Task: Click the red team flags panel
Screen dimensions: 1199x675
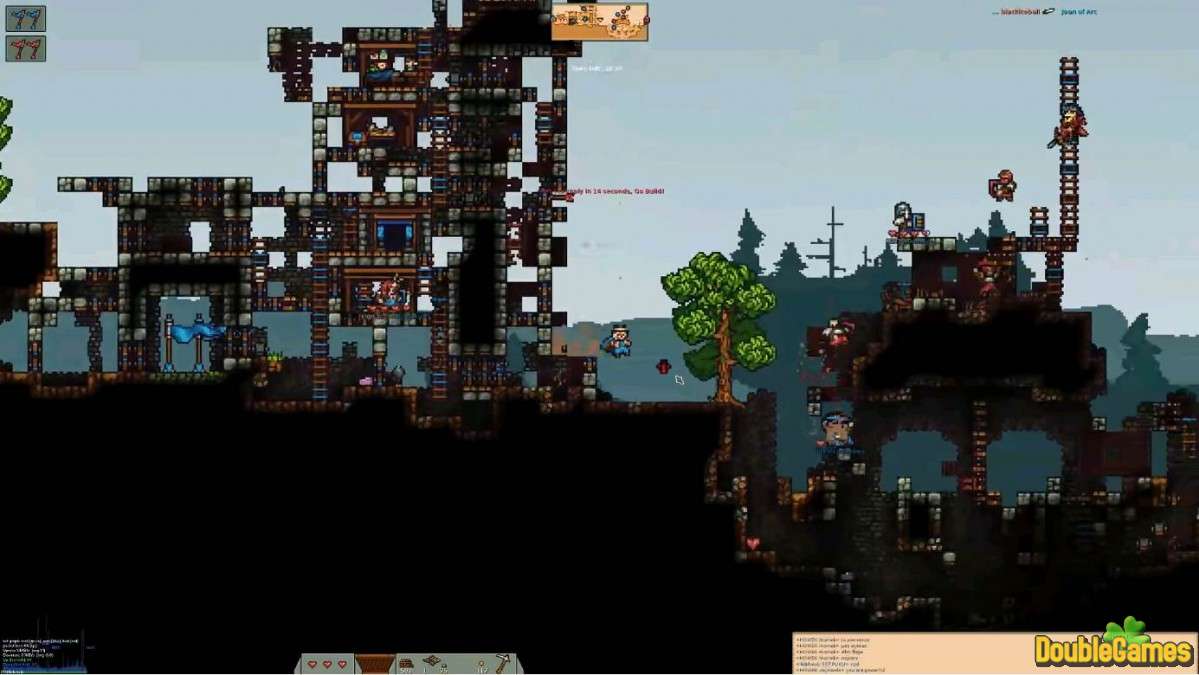Action: (25, 48)
